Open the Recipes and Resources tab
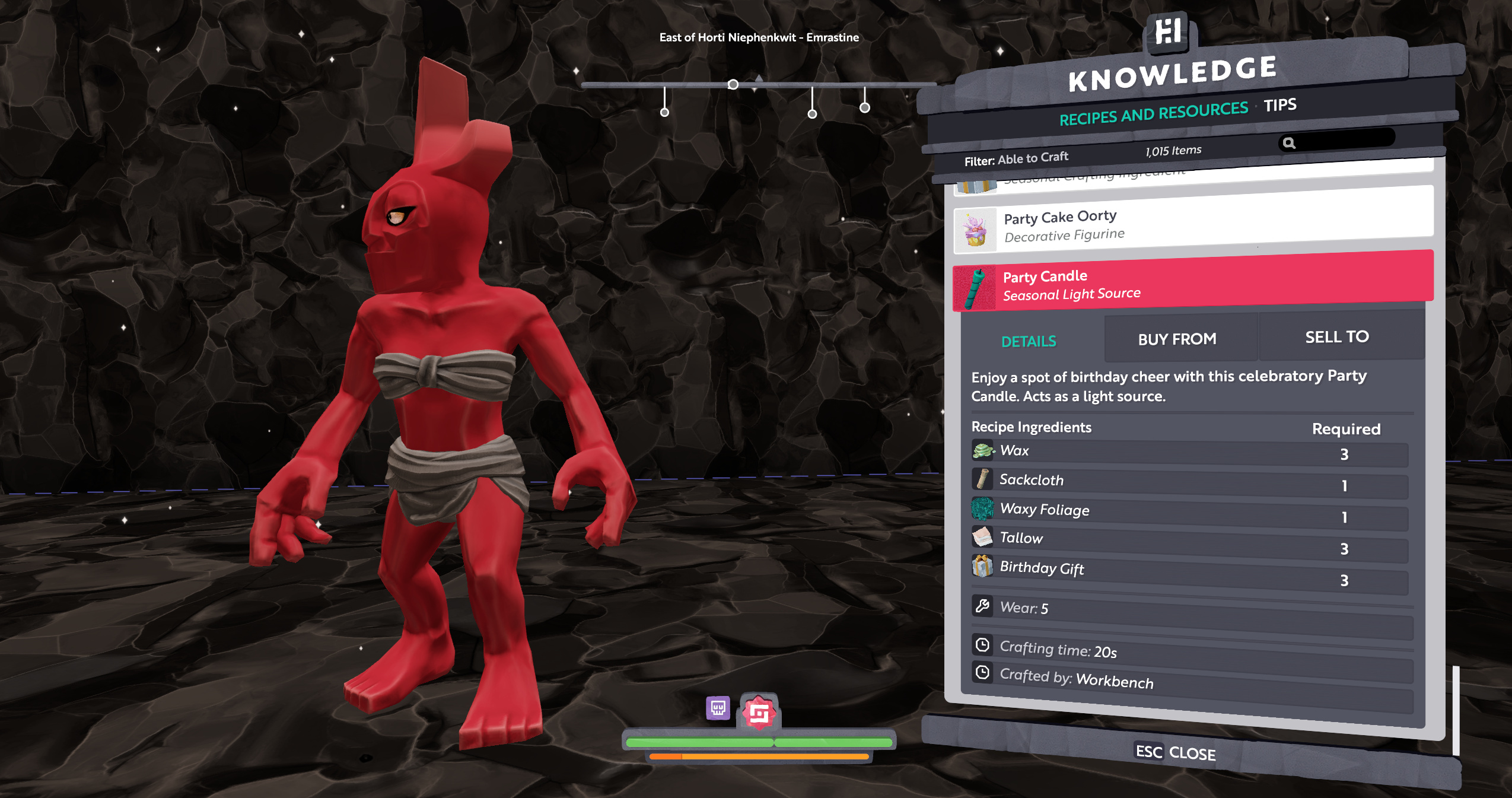The height and width of the screenshot is (798, 1512). coord(1153,113)
